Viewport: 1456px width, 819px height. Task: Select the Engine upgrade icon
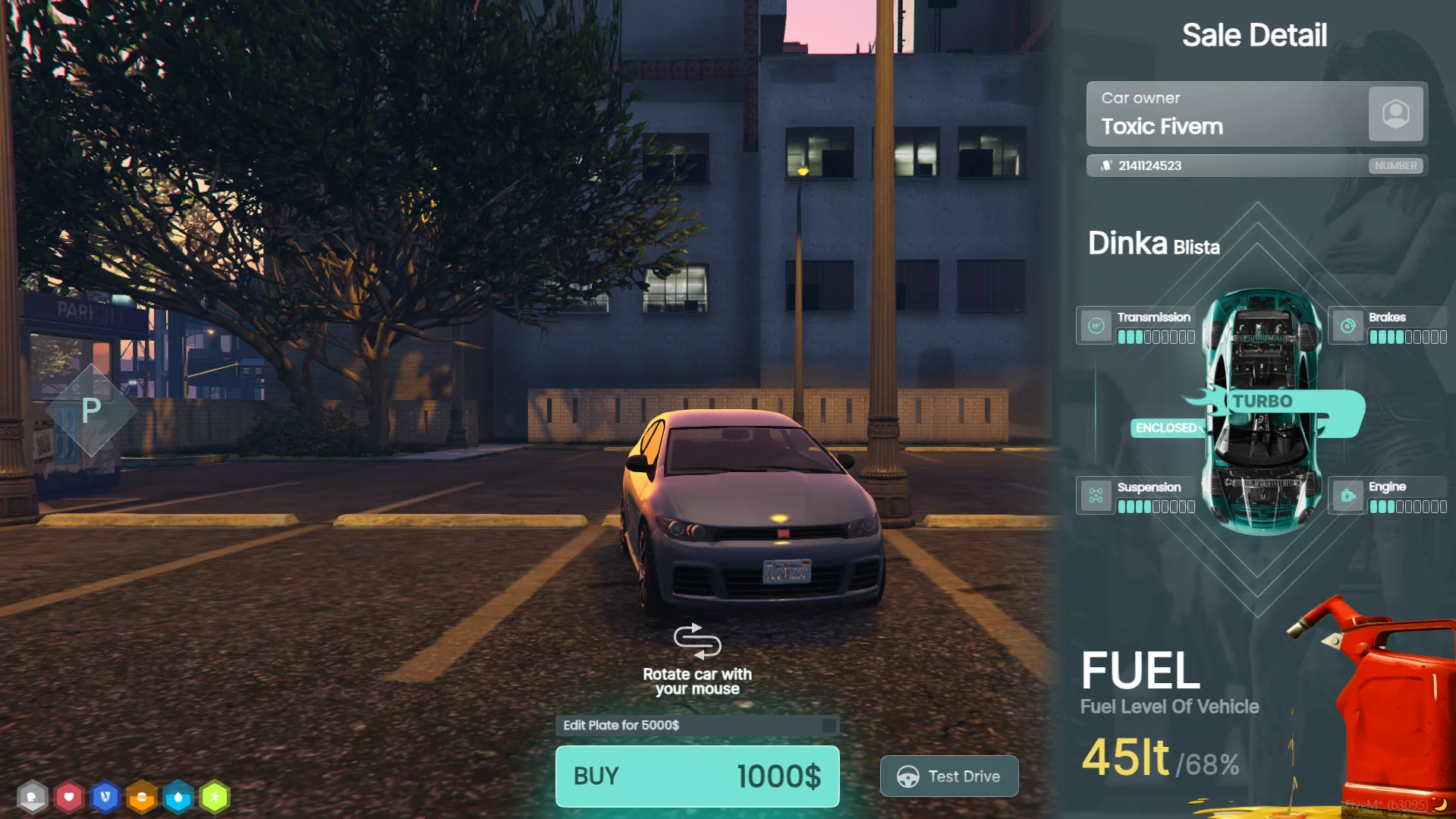click(1348, 496)
